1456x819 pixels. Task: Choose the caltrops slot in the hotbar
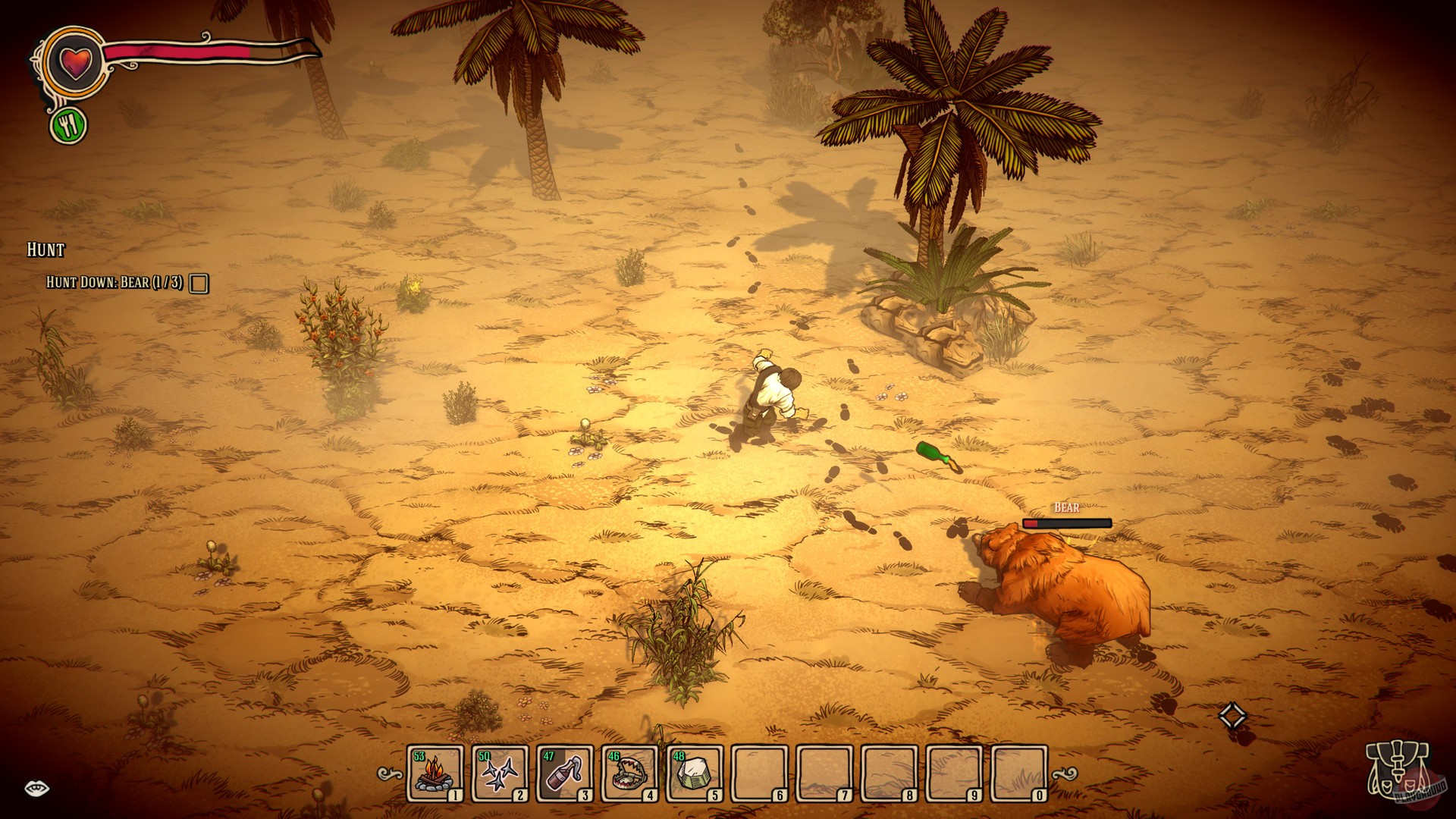(x=500, y=773)
